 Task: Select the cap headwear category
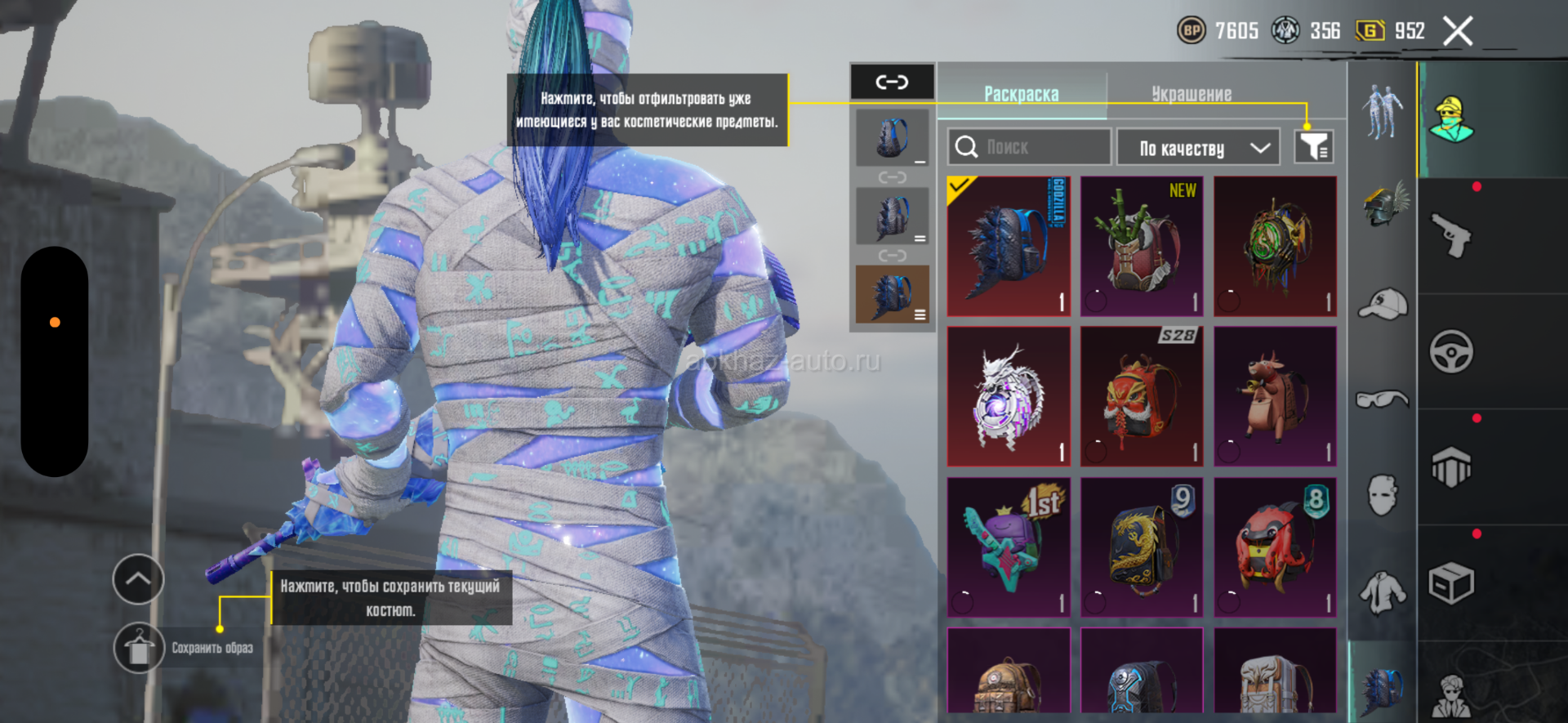(1383, 304)
